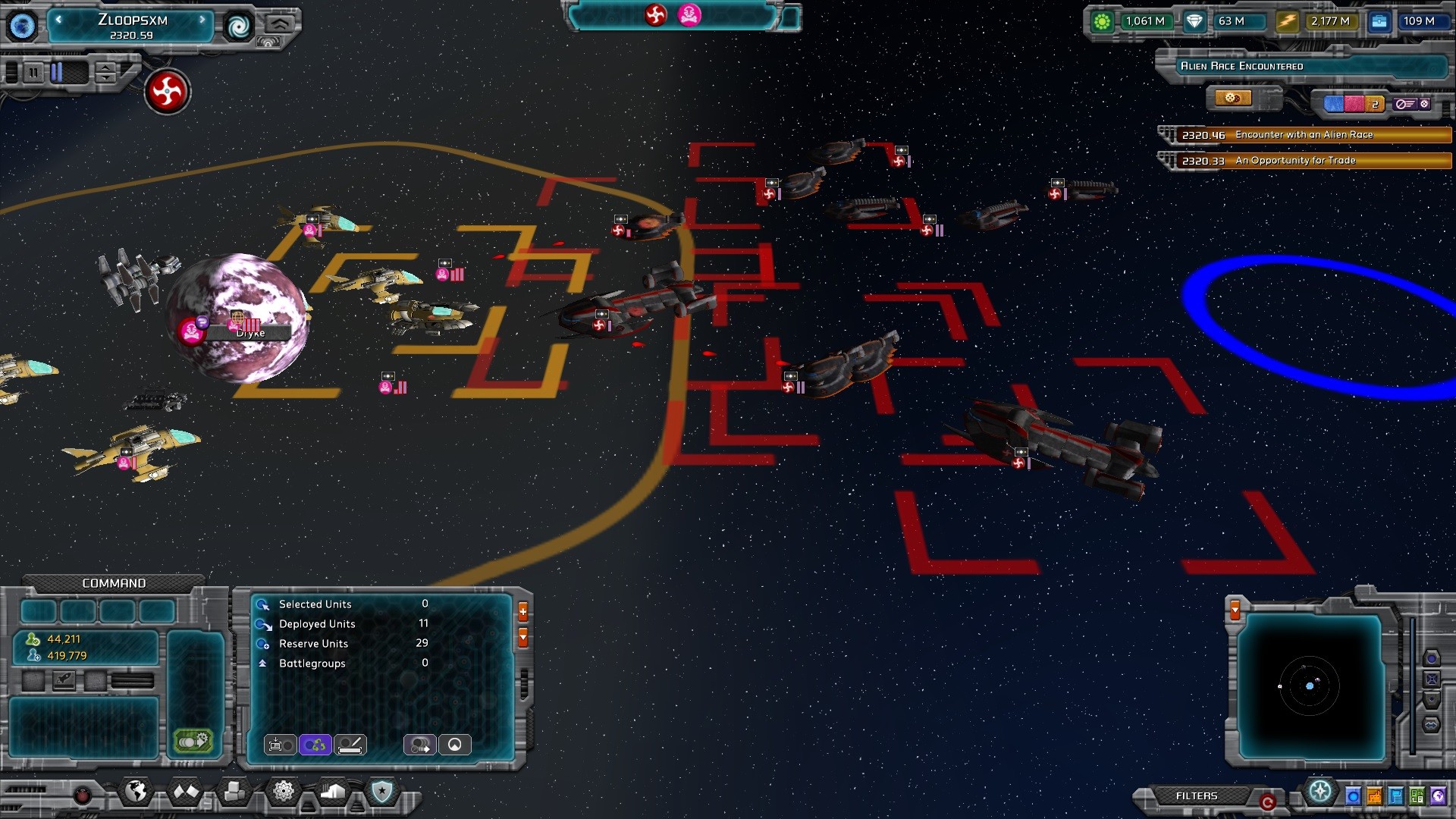Open the Encounter with an Alien Race event
The width and height of the screenshot is (1456, 819).
[1303, 136]
